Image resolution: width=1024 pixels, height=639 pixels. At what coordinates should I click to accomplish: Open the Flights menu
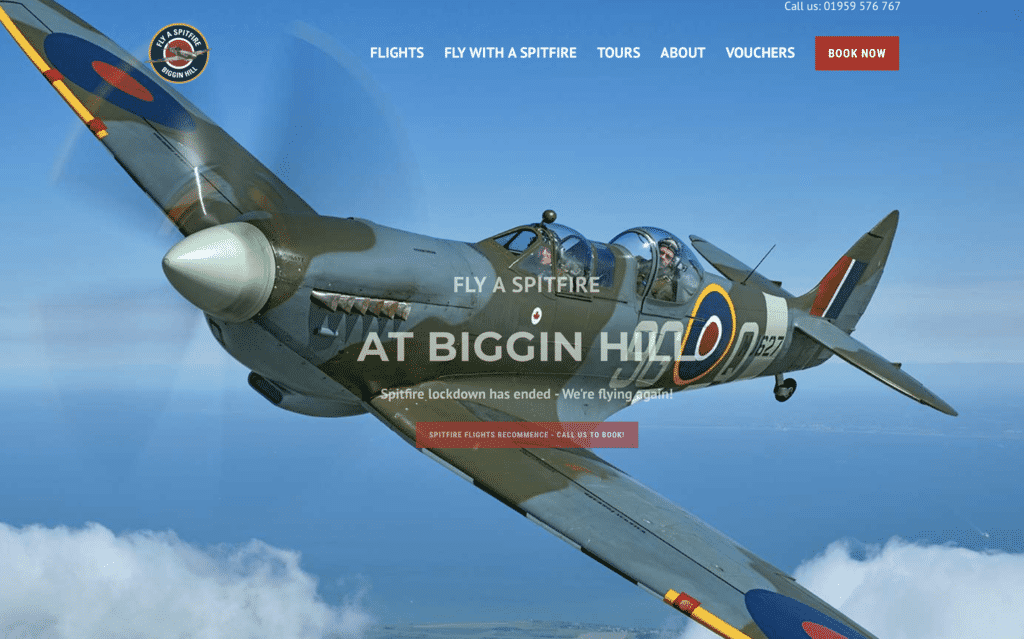(x=396, y=53)
